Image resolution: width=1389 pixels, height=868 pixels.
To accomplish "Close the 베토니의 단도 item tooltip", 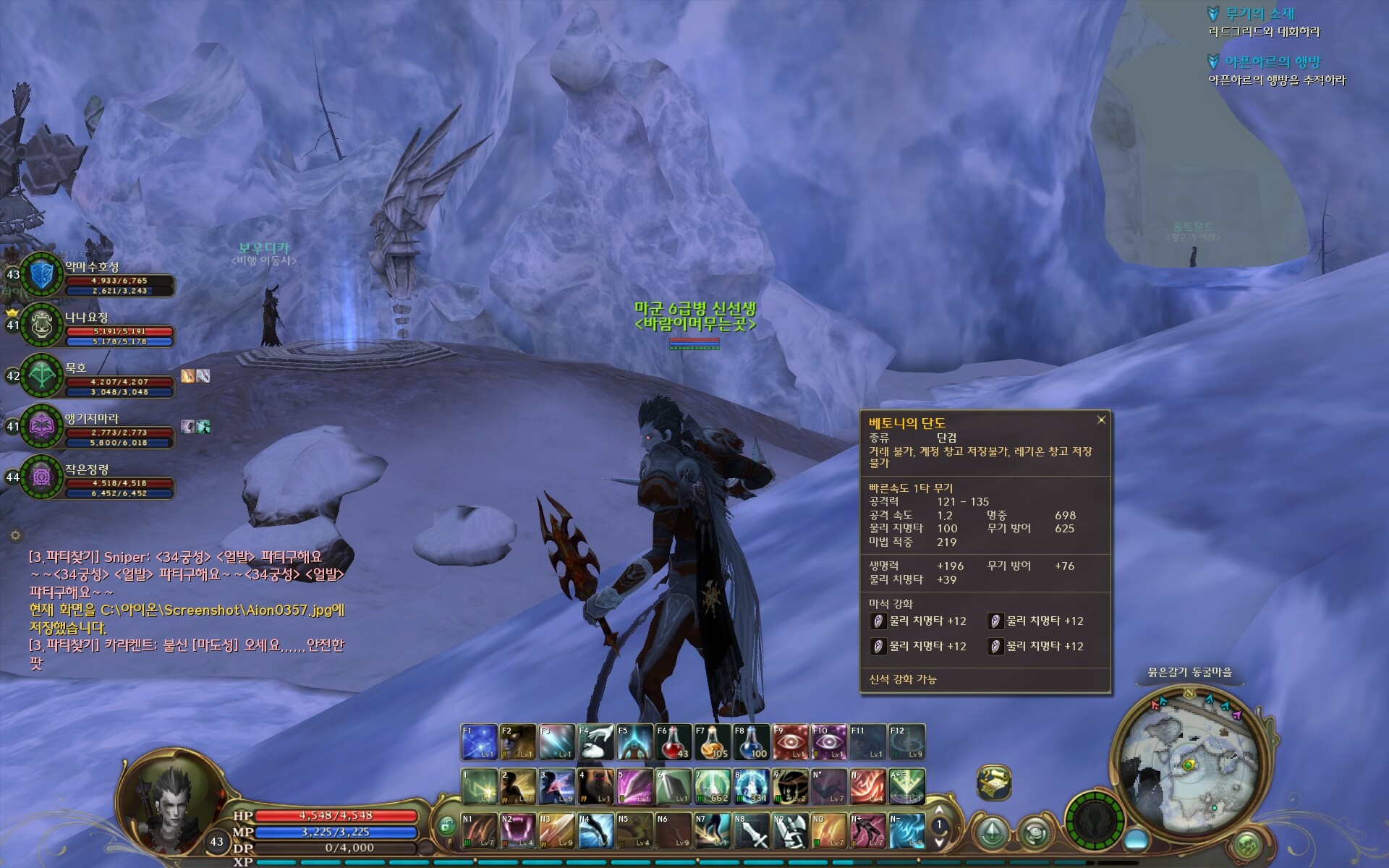I will click(1101, 420).
